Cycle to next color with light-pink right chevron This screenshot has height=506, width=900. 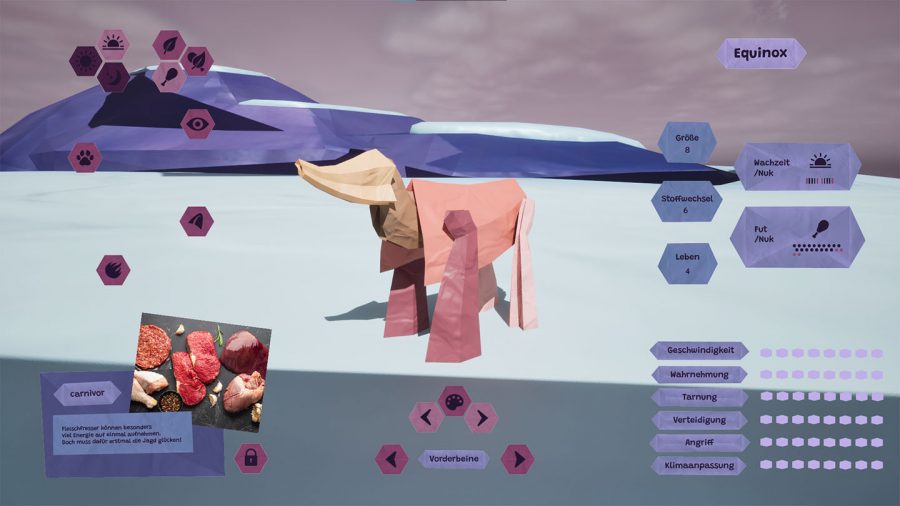(x=481, y=417)
